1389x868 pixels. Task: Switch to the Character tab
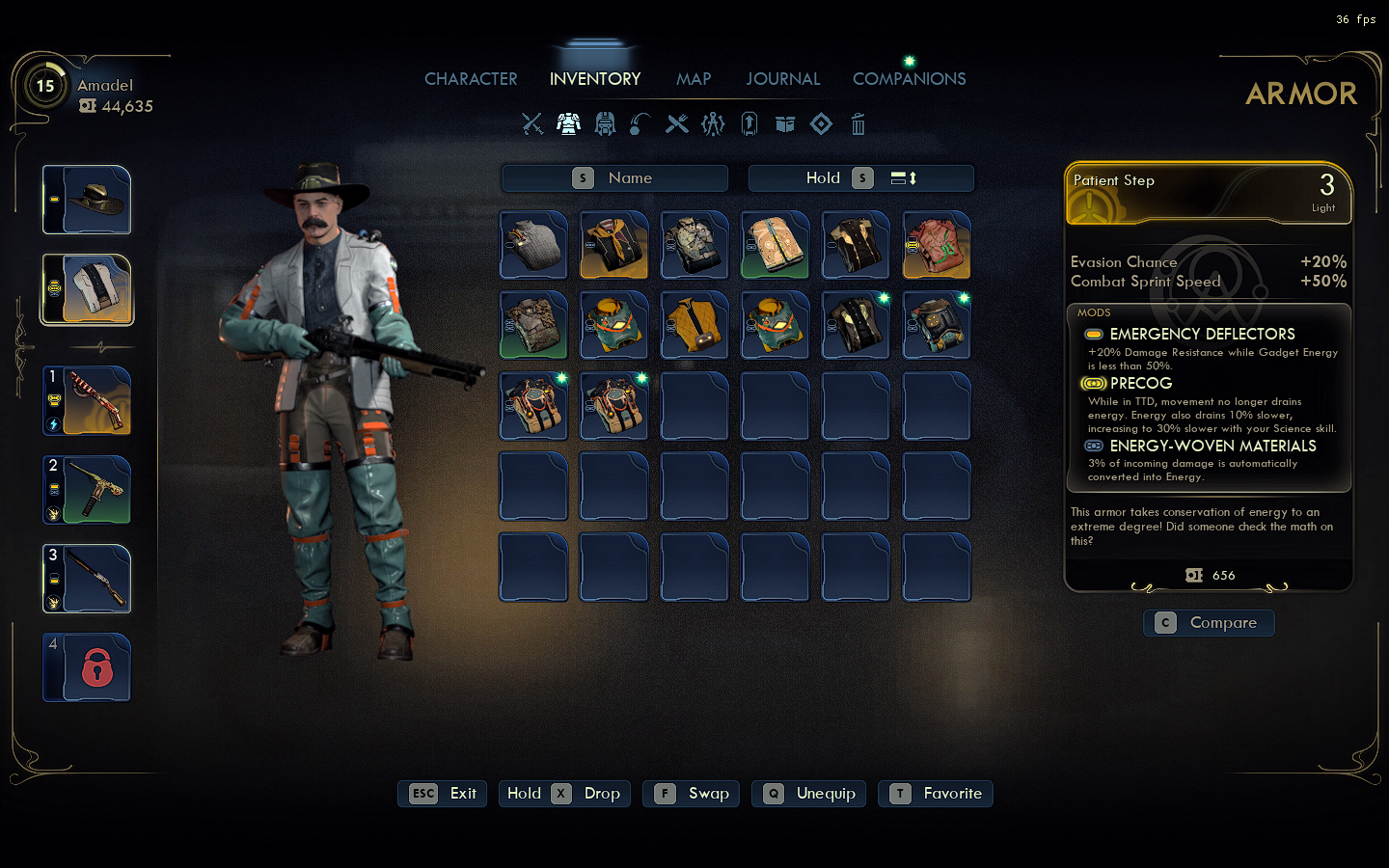[x=471, y=79]
